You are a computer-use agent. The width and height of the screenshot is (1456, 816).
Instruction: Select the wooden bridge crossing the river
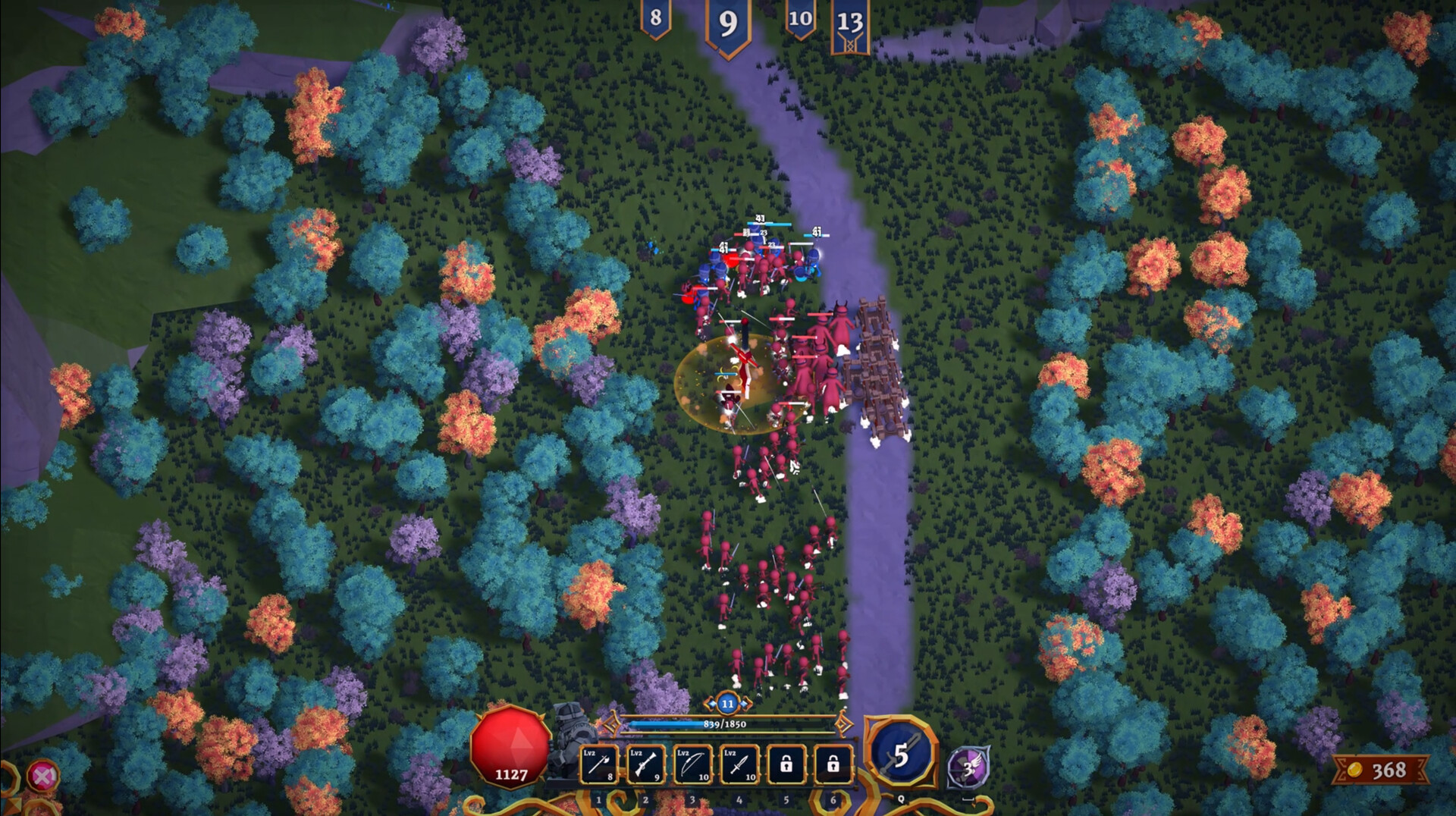(876, 364)
